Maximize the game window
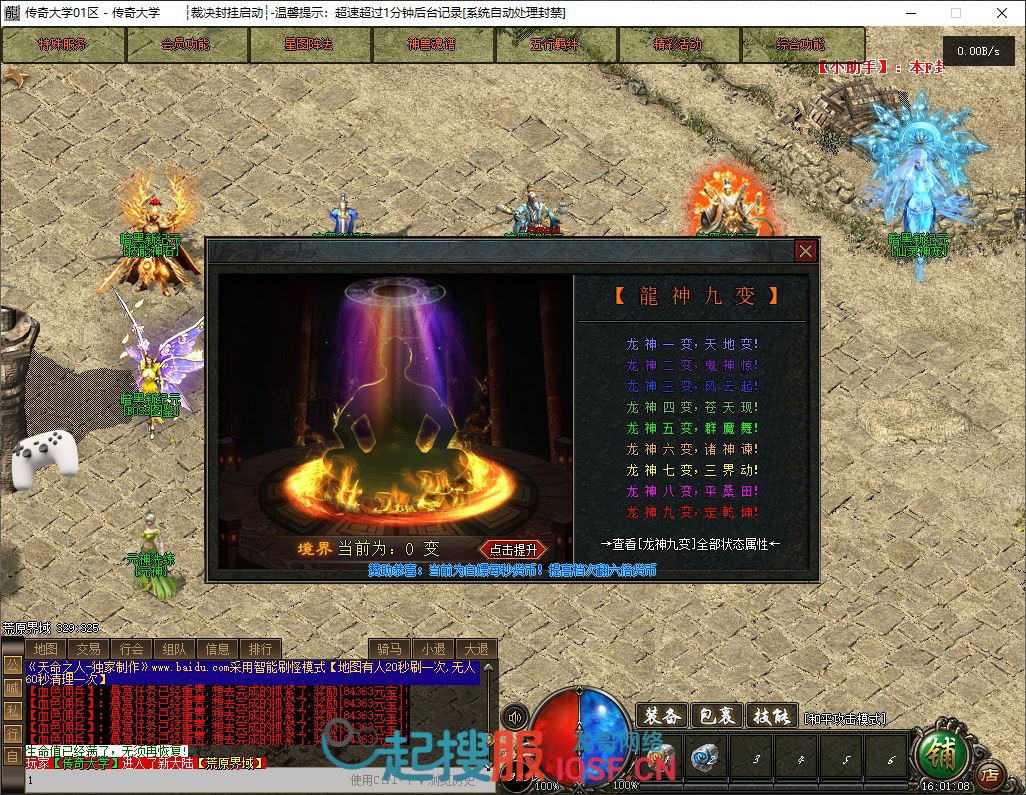Screen dimensions: 1026x795 point(955,13)
